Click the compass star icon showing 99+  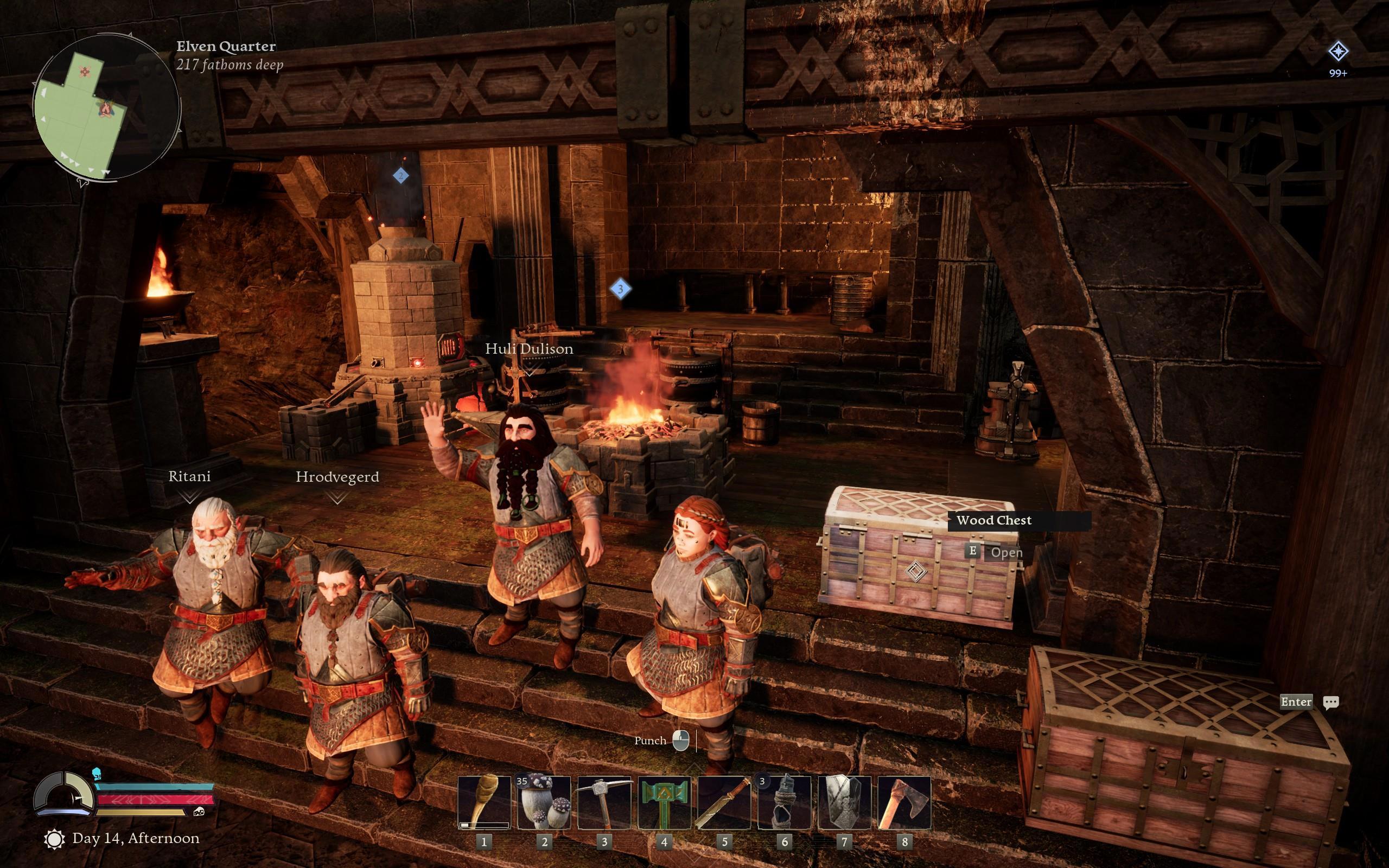point(1338,52)
